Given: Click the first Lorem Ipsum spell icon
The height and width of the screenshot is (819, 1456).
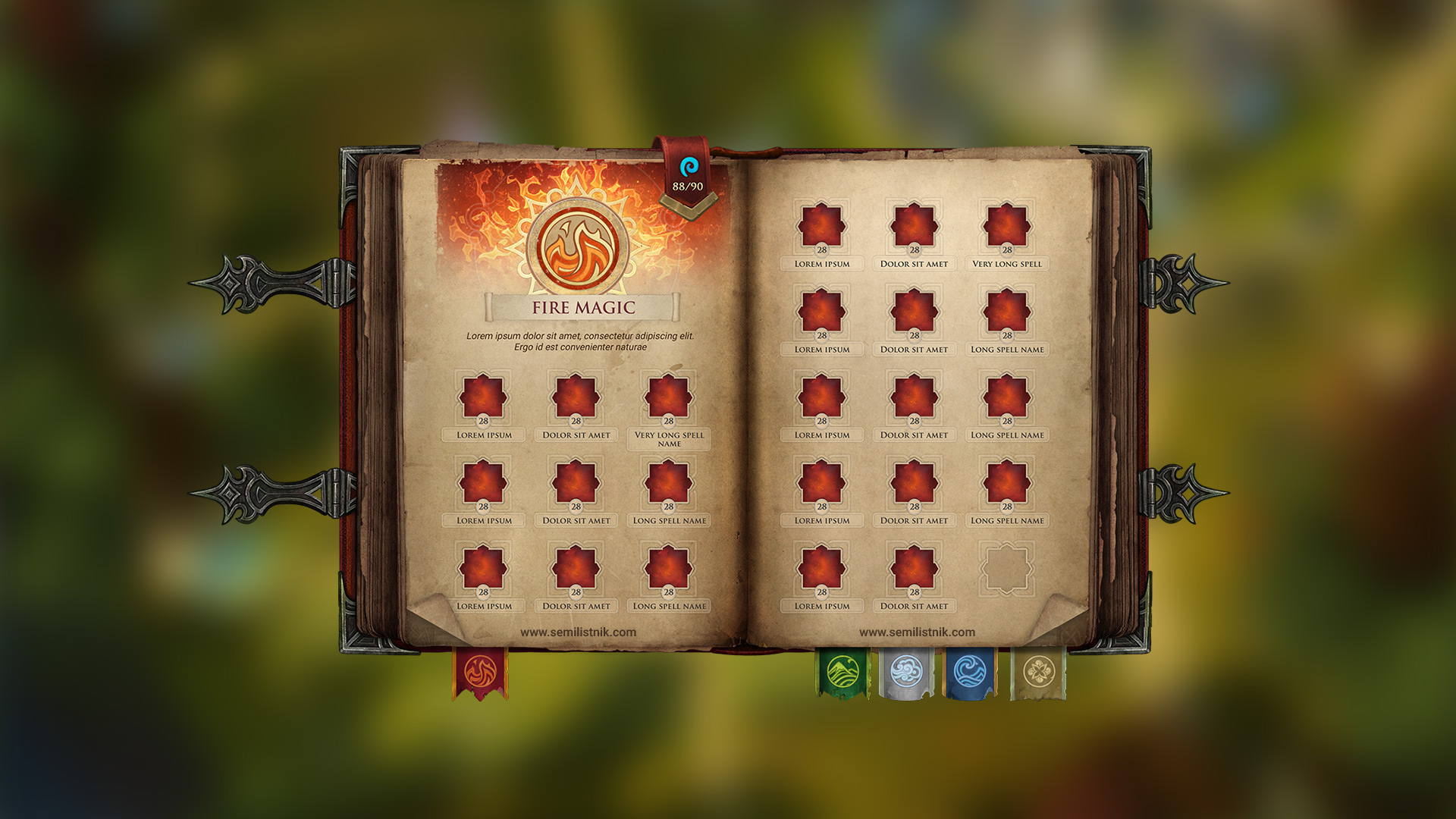Looking at the screenshot, I should 483,394.
